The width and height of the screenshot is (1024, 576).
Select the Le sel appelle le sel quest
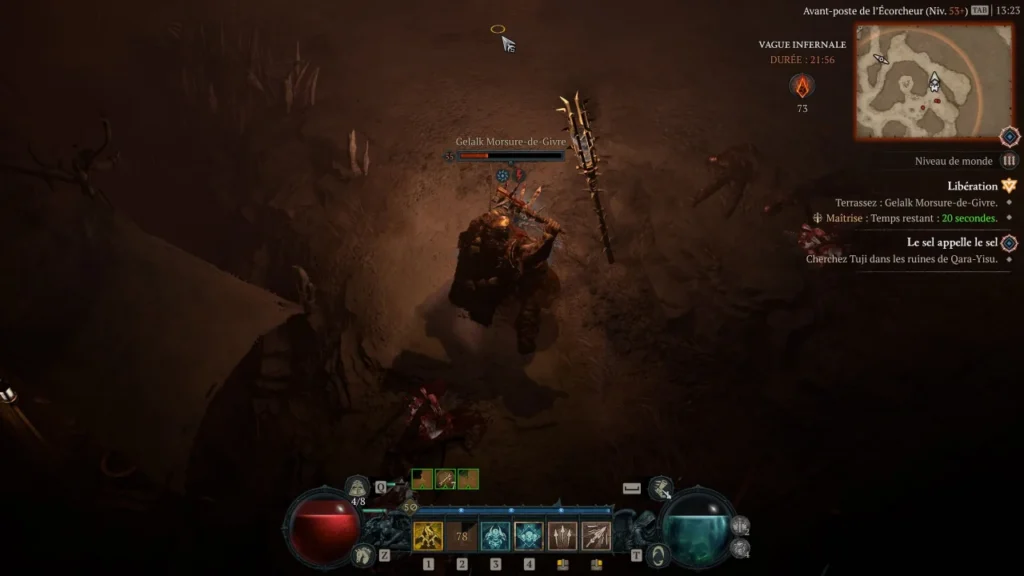pos(952,242)
